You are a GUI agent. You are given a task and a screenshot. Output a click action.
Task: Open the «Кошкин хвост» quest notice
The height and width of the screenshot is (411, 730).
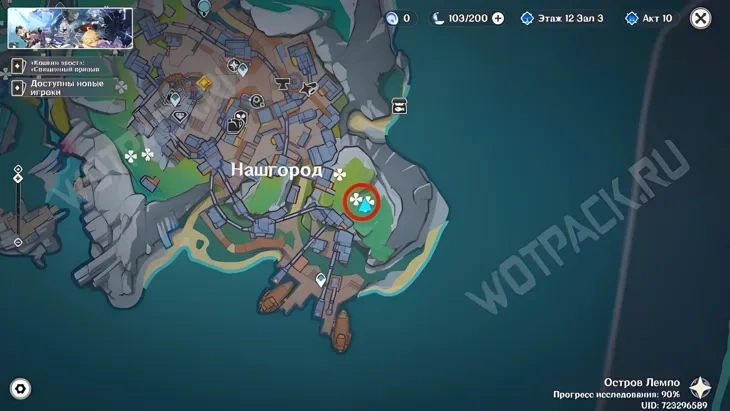coord(60,66)
